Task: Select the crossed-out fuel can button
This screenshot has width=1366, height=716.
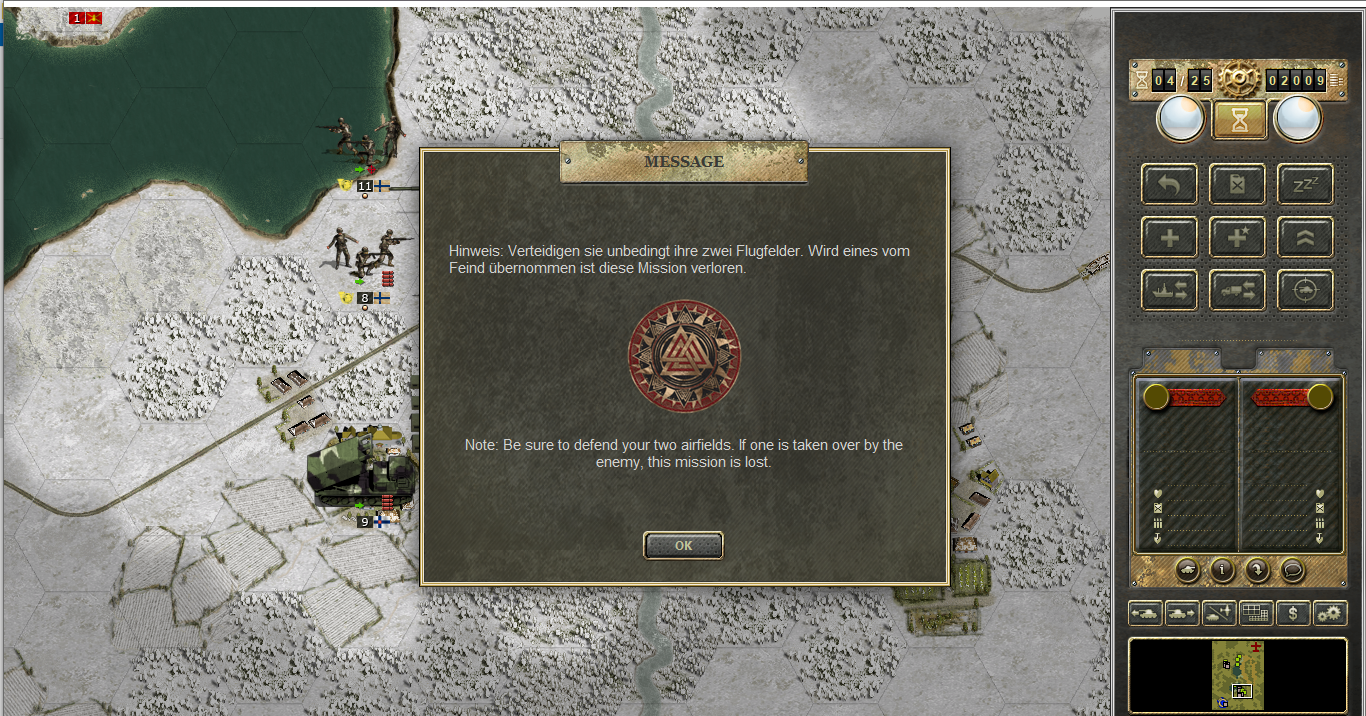Action: click(1237, 184)
